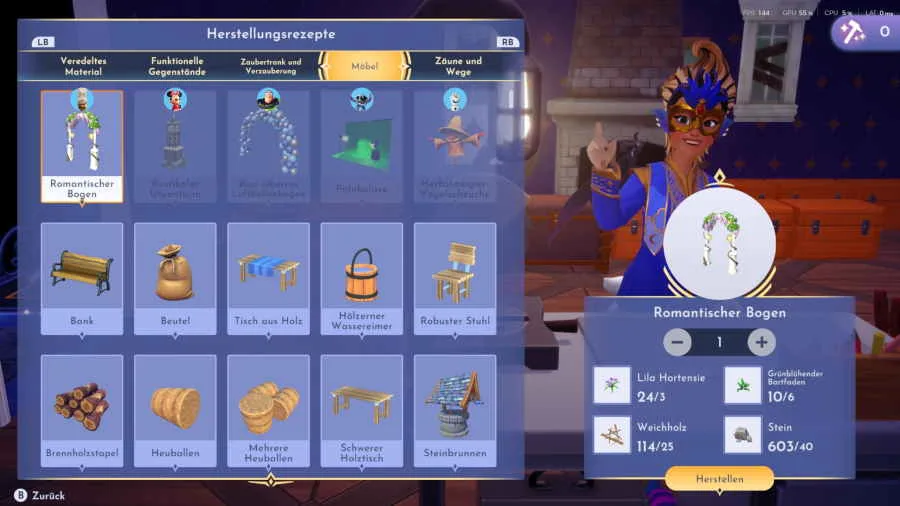Increase crafting quantity with plus button
Image resolution: width=900 pixels, height=506 pixels.
[x=761, y=342]
